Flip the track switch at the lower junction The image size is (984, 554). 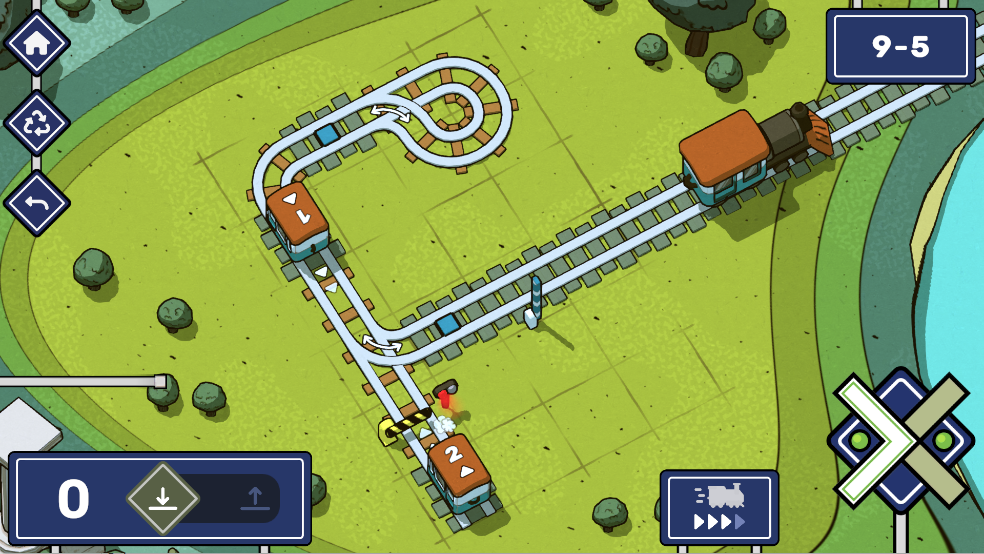pos(382,345)
